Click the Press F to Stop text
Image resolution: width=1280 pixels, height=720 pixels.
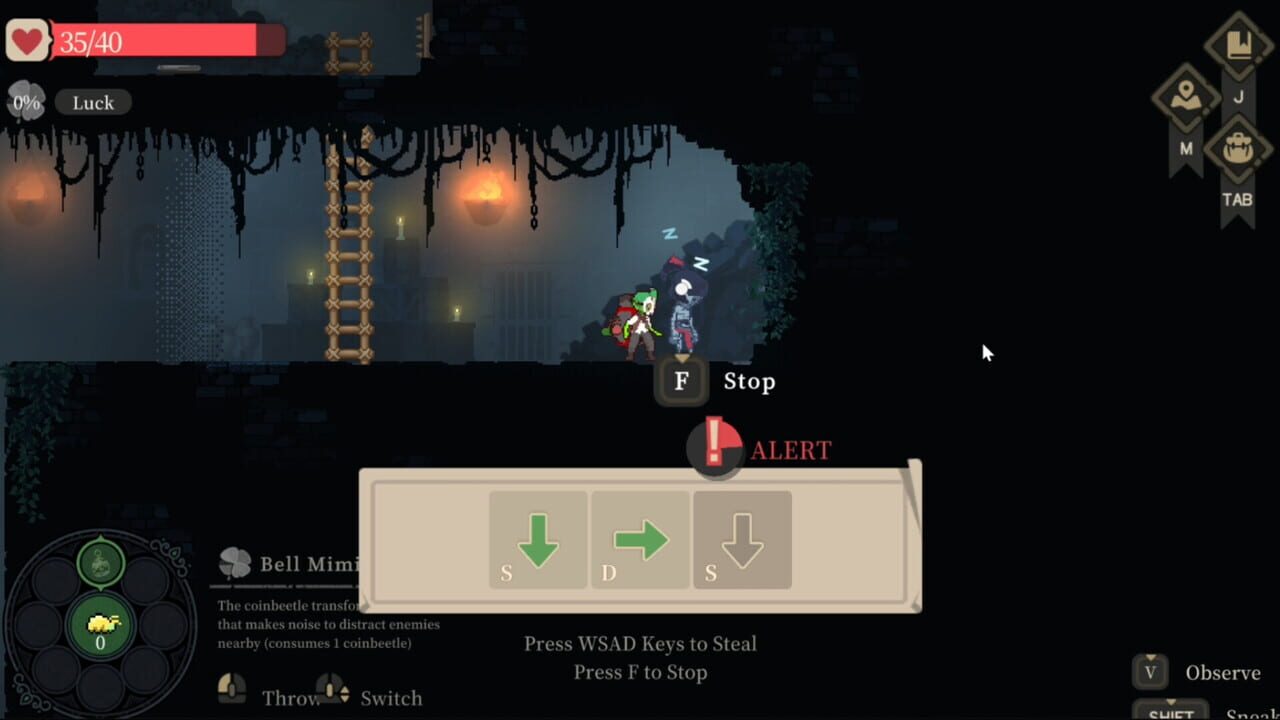point(640,672)
